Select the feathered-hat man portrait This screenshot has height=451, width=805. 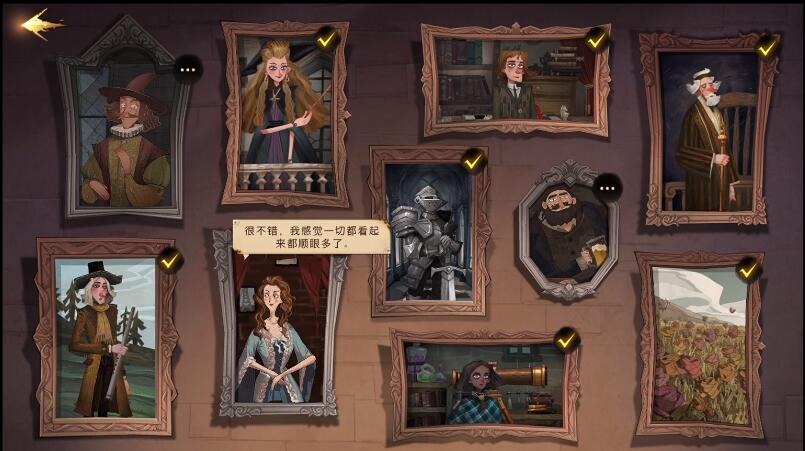tap(124, 135)
